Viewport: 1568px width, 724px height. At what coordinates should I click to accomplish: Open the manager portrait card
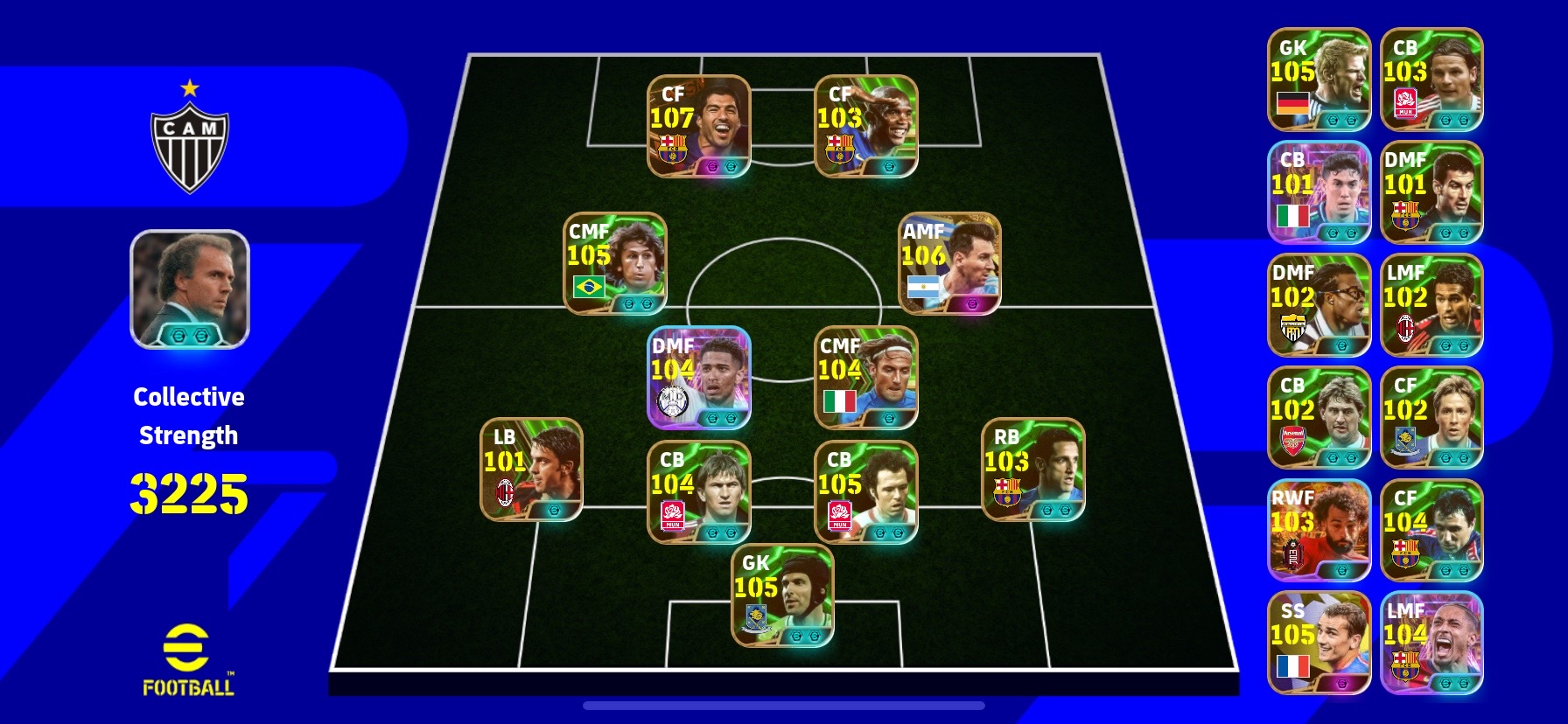pyautogui.click(x=190, y=289)
